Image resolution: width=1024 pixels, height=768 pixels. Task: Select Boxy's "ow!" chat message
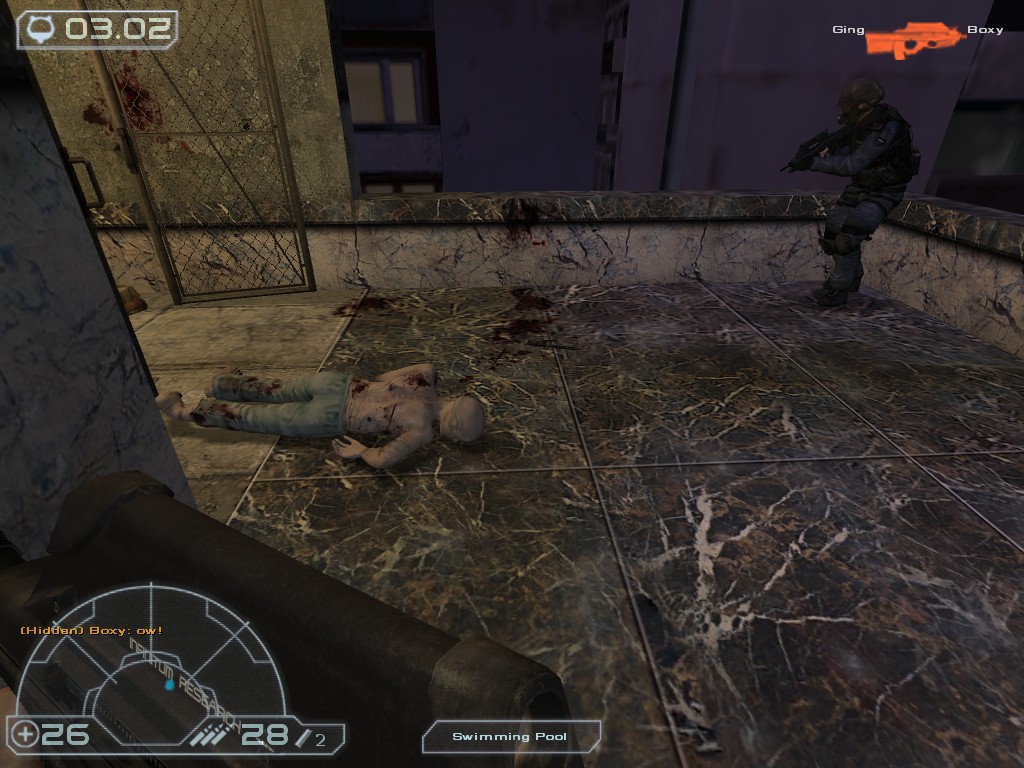point(91,631)
